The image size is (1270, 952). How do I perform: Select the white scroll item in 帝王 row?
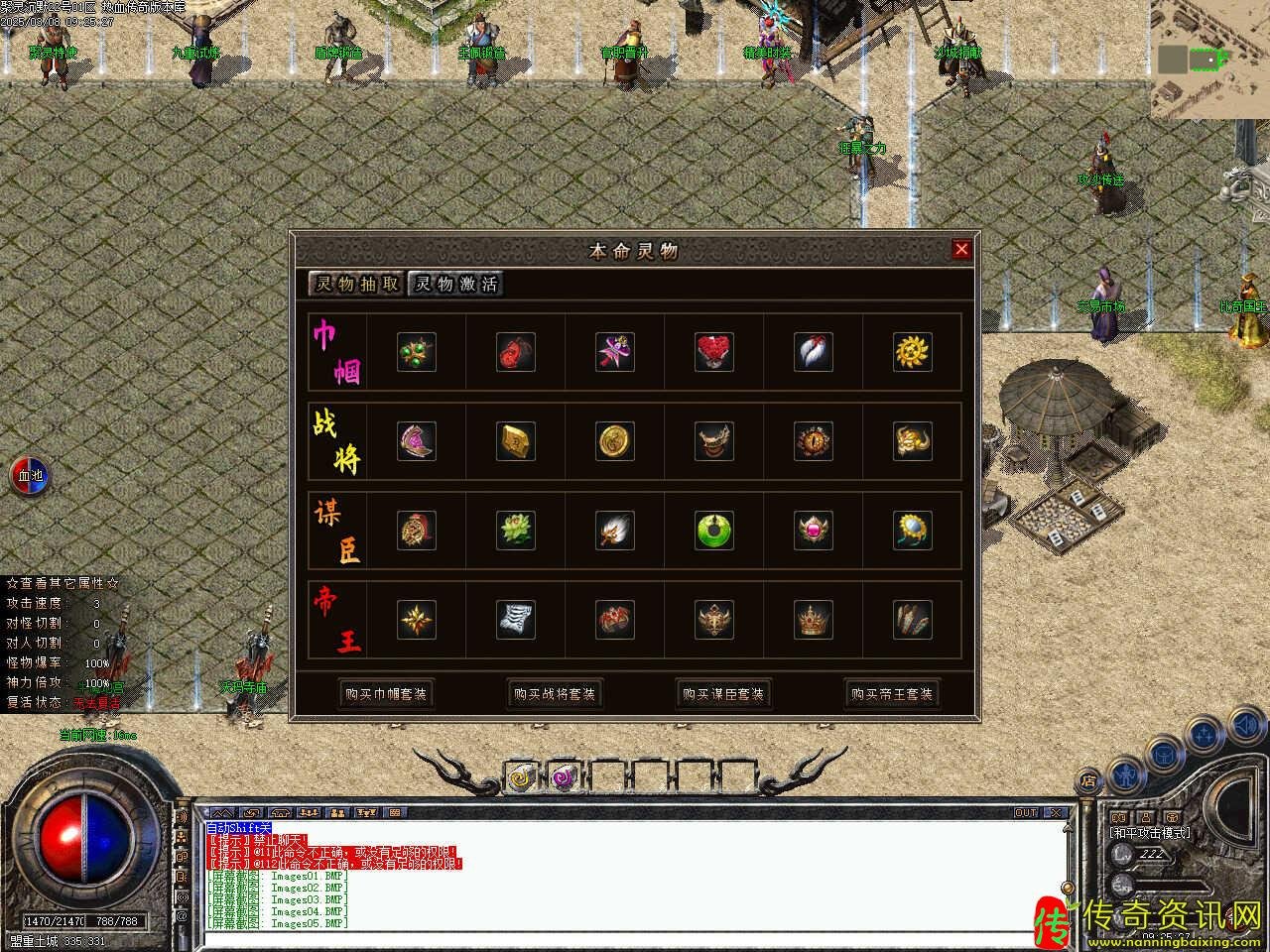(x=516, y=620)
